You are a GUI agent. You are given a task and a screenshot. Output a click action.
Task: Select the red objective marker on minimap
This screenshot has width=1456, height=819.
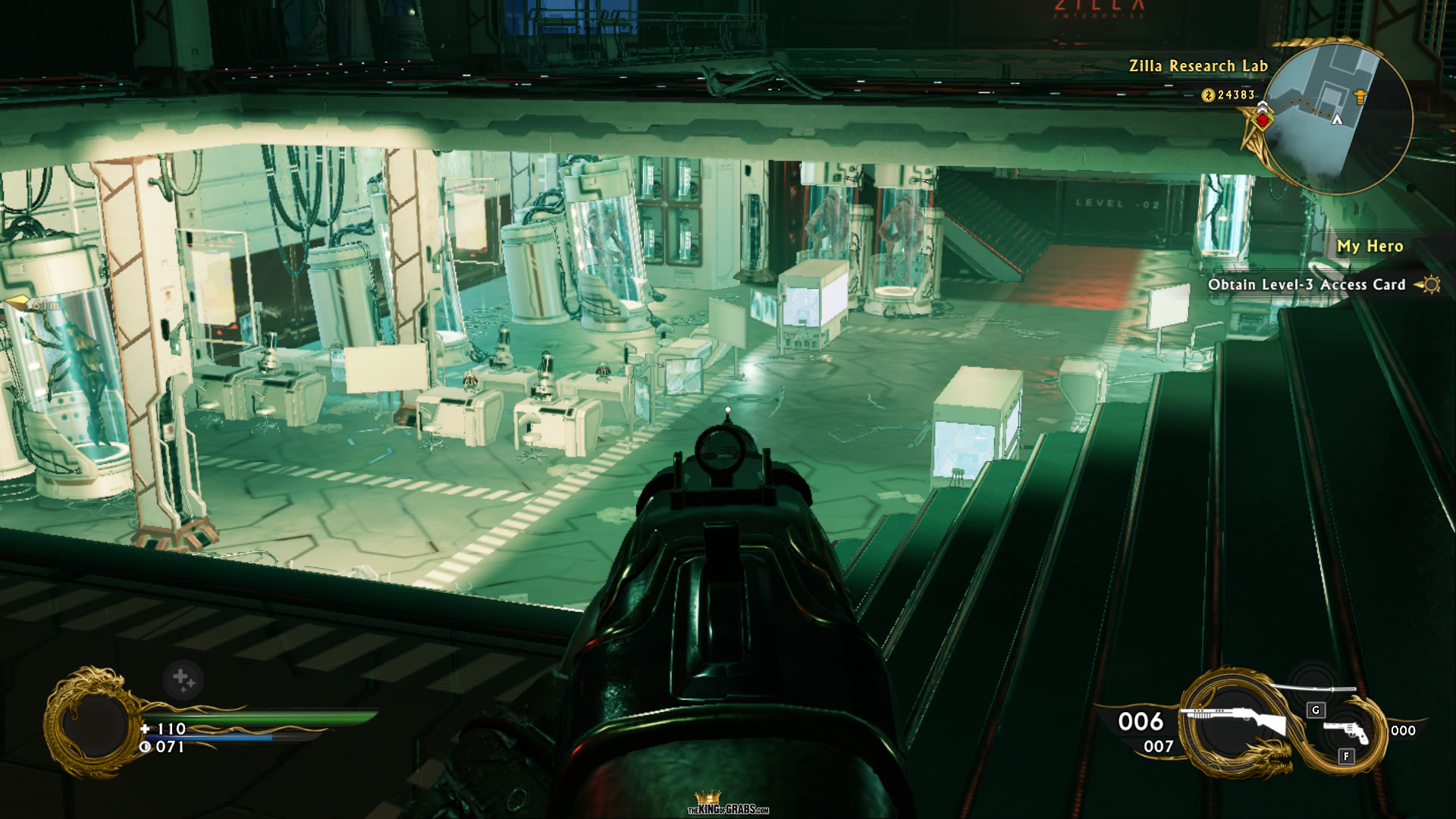pos(1263,119)
